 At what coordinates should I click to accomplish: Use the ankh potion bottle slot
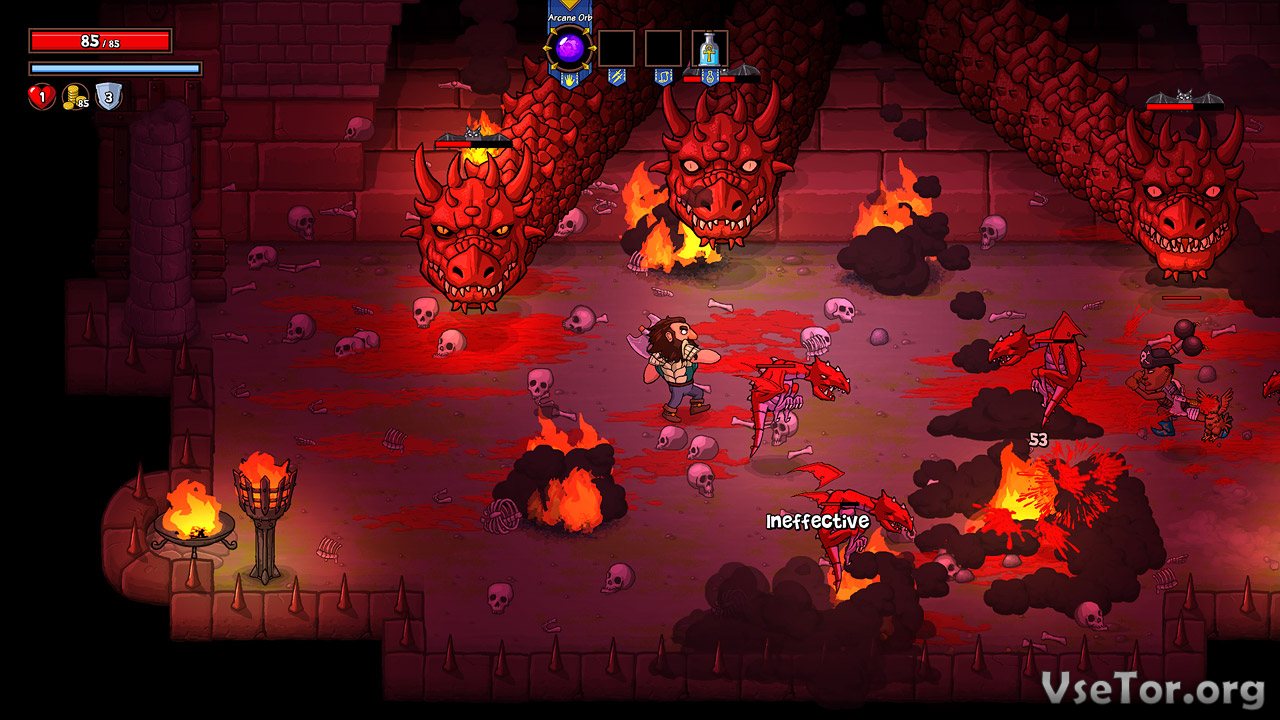click(x=710, y=48)
